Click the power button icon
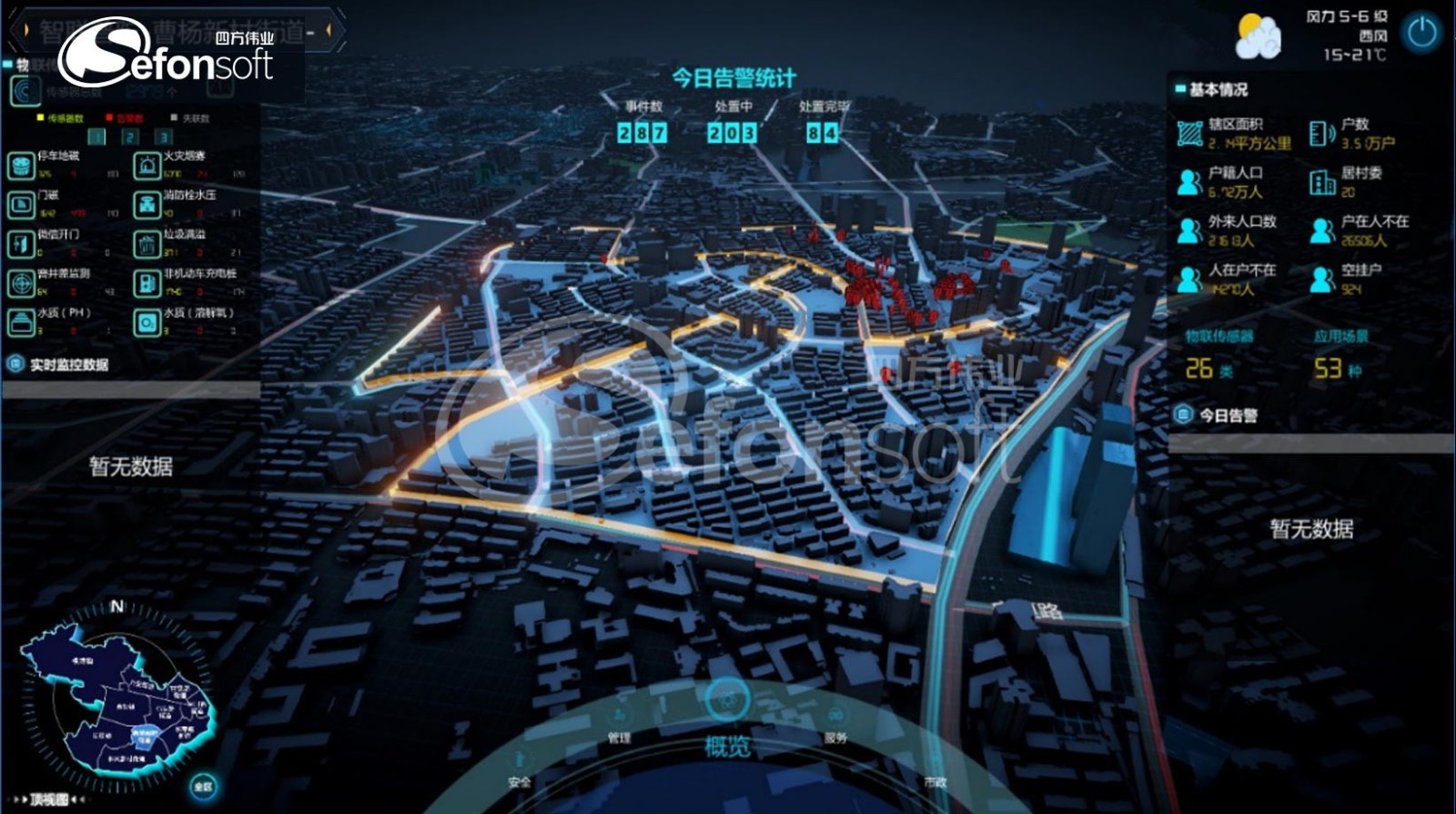This screenshot has height=814, width=1456. pyautogui.click(x=1421, y=33)
